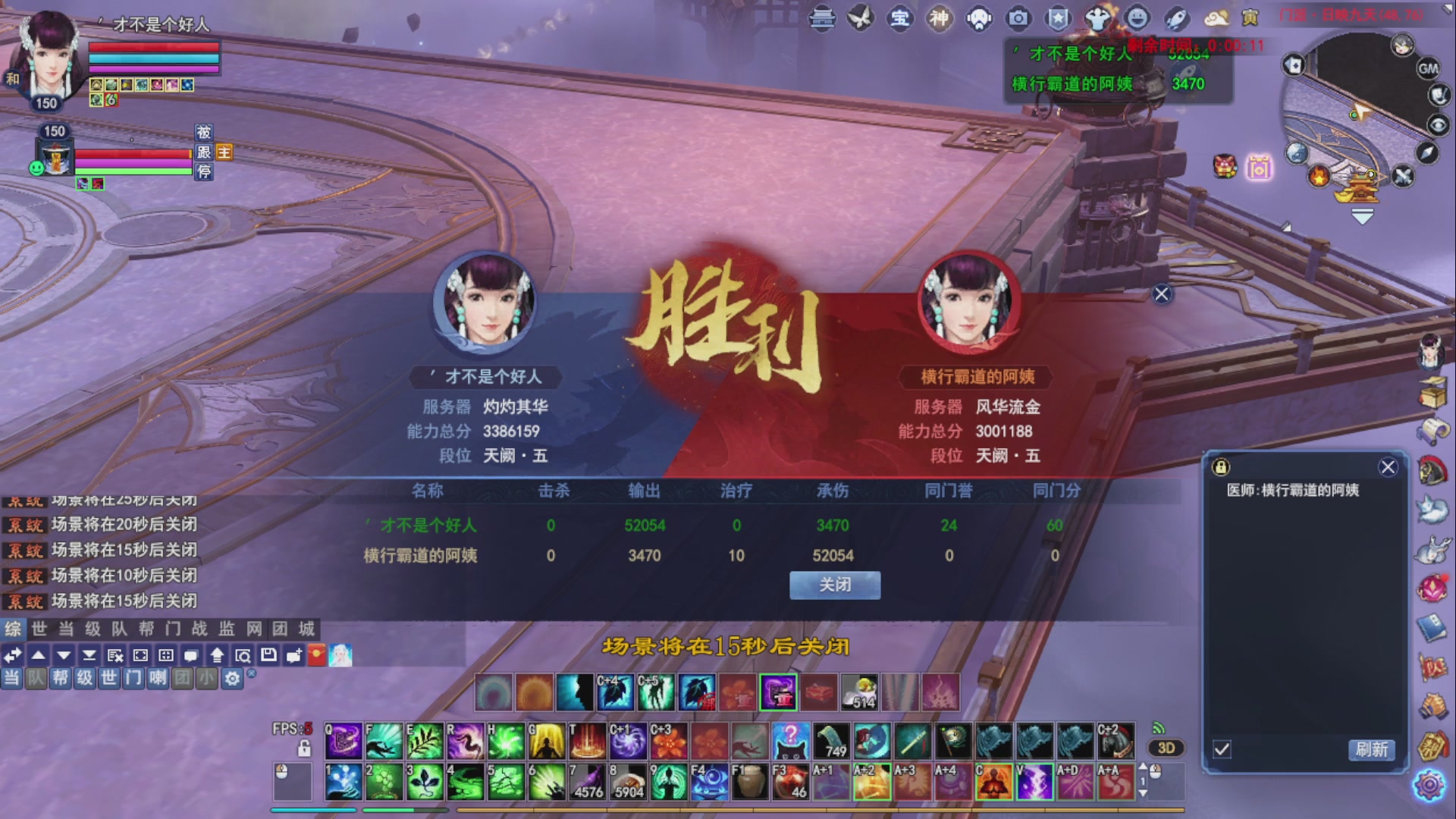Viewport: 1456px width, 819px height.
Task: Click the up-triangle to scroll chat upward
Action: pyautogui.click(x=38, y=654)
